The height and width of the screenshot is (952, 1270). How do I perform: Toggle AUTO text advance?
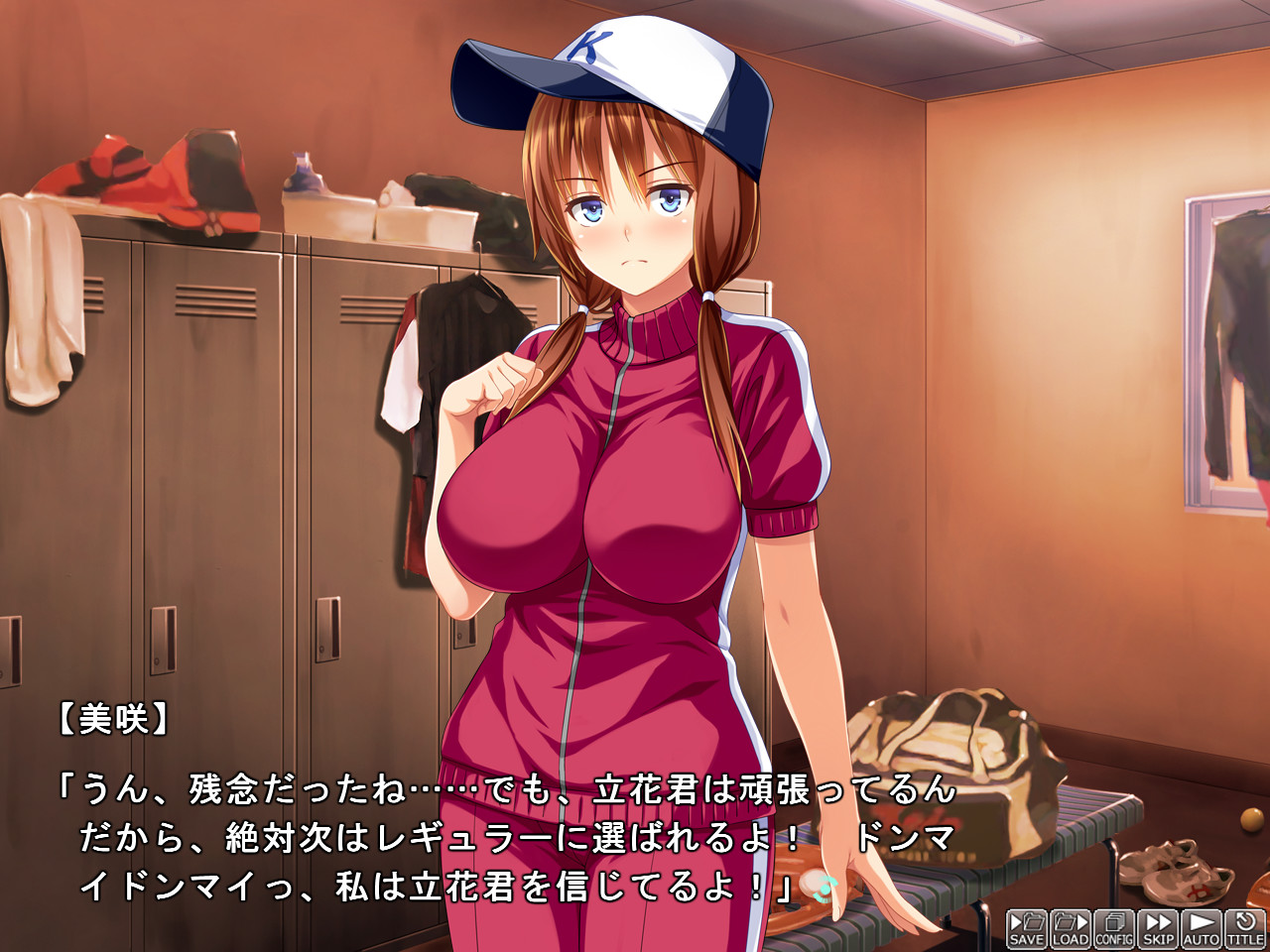tap(1202, 929)
